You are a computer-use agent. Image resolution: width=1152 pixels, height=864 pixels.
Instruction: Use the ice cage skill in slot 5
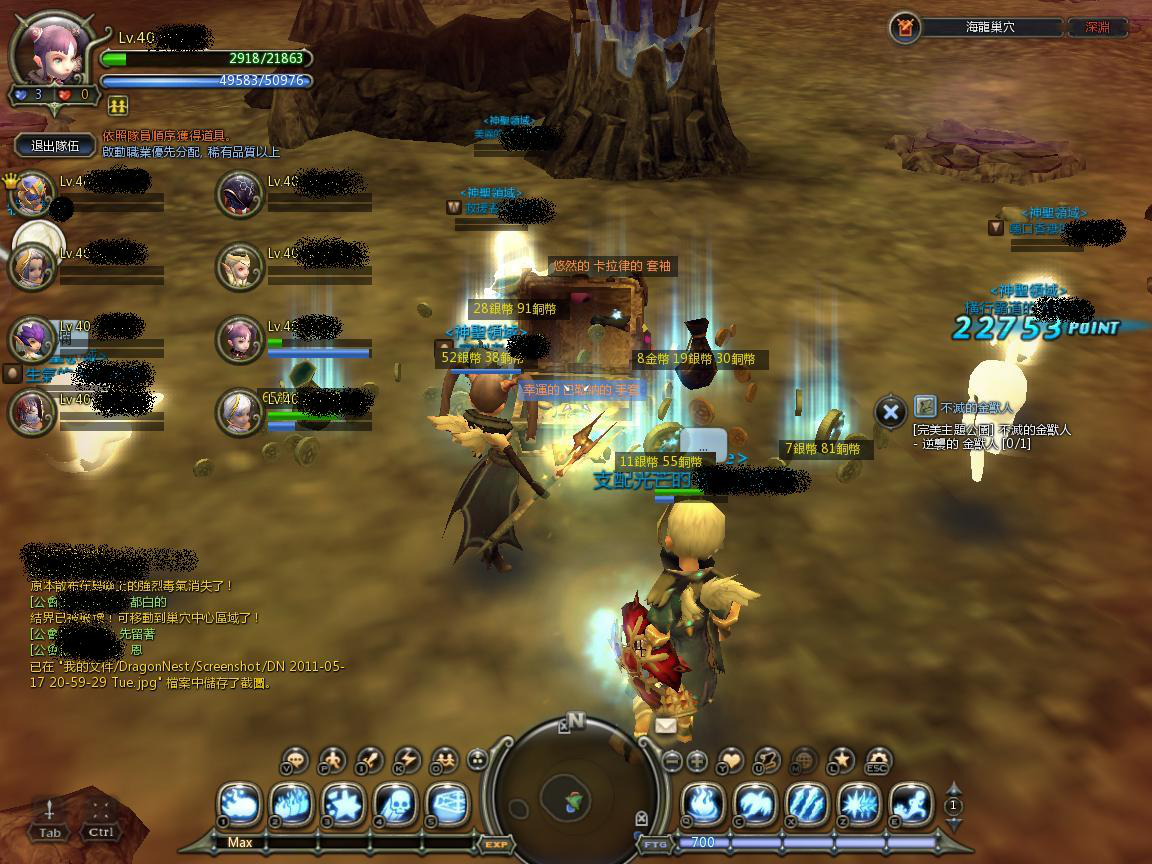tap(447, 804)
